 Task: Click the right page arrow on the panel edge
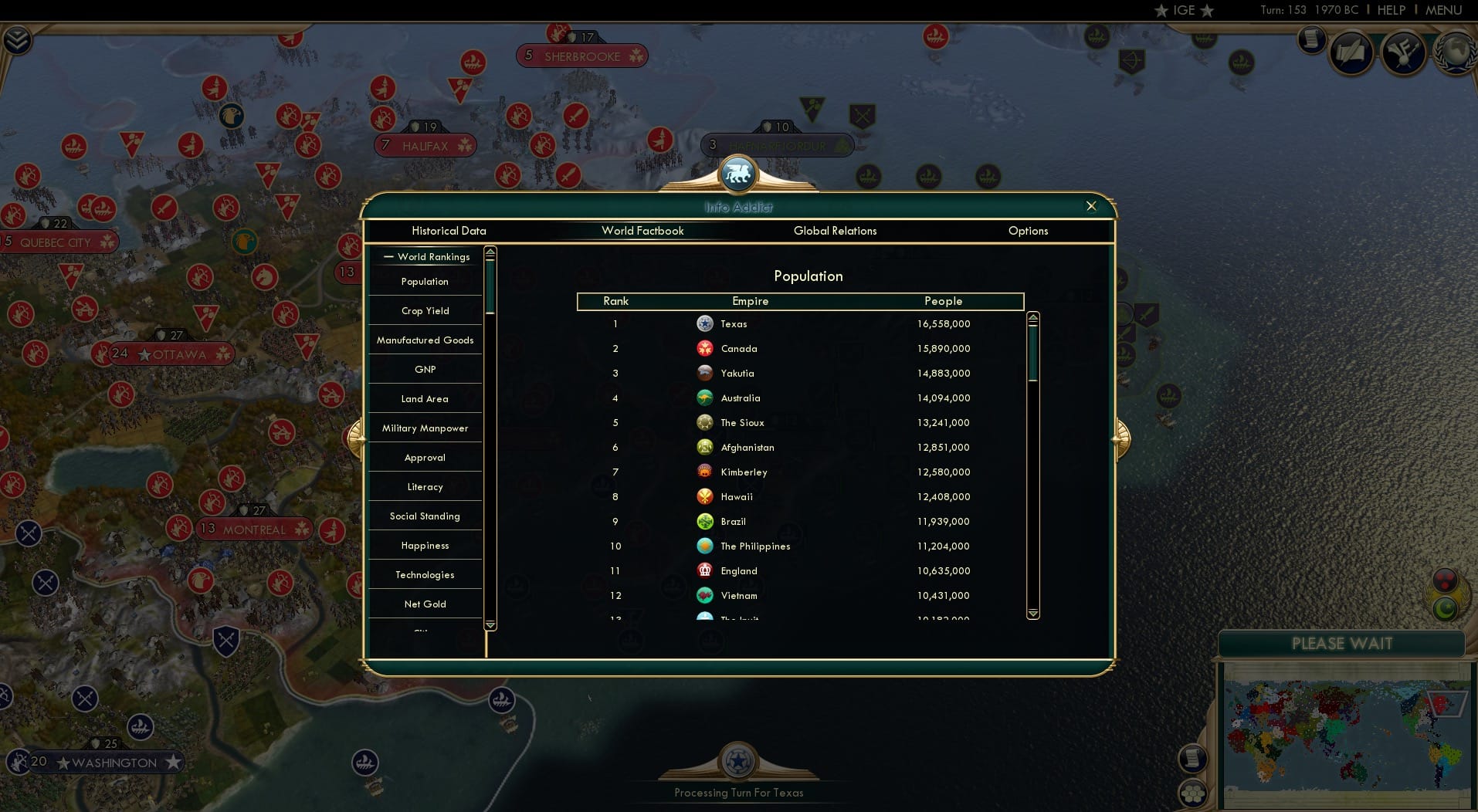pyautogui.click(x=1121, y=438)
